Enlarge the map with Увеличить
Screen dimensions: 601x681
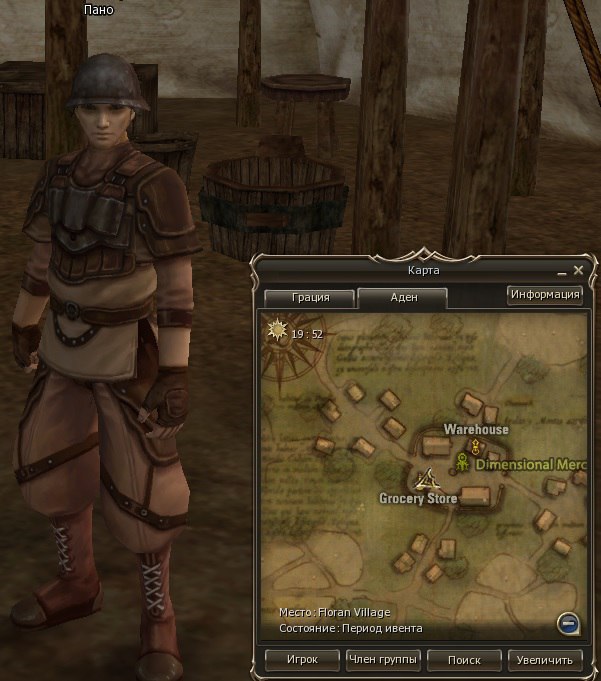(x=545, y=660)
